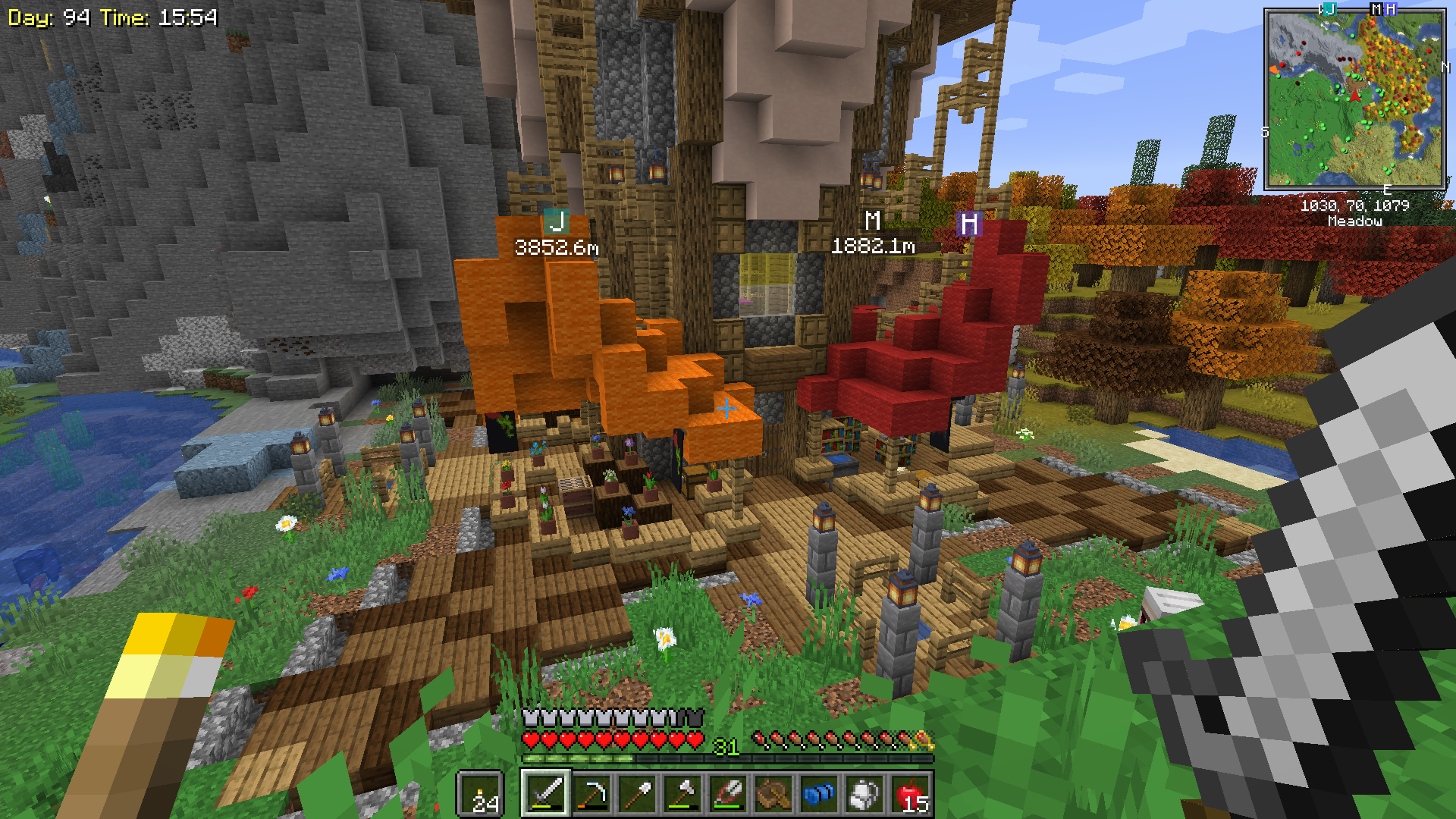Click the minimap in the corner
This screenshot has width=1456, height=819.
tap(1354, 99)
